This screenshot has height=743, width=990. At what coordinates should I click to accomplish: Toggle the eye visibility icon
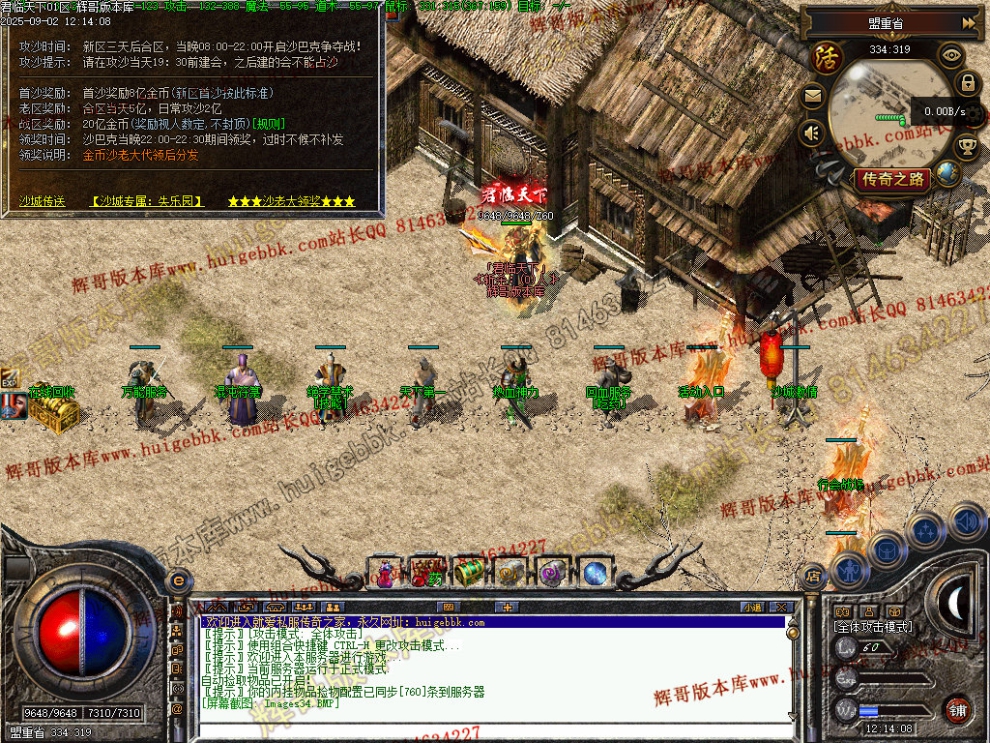click(951, 55)
